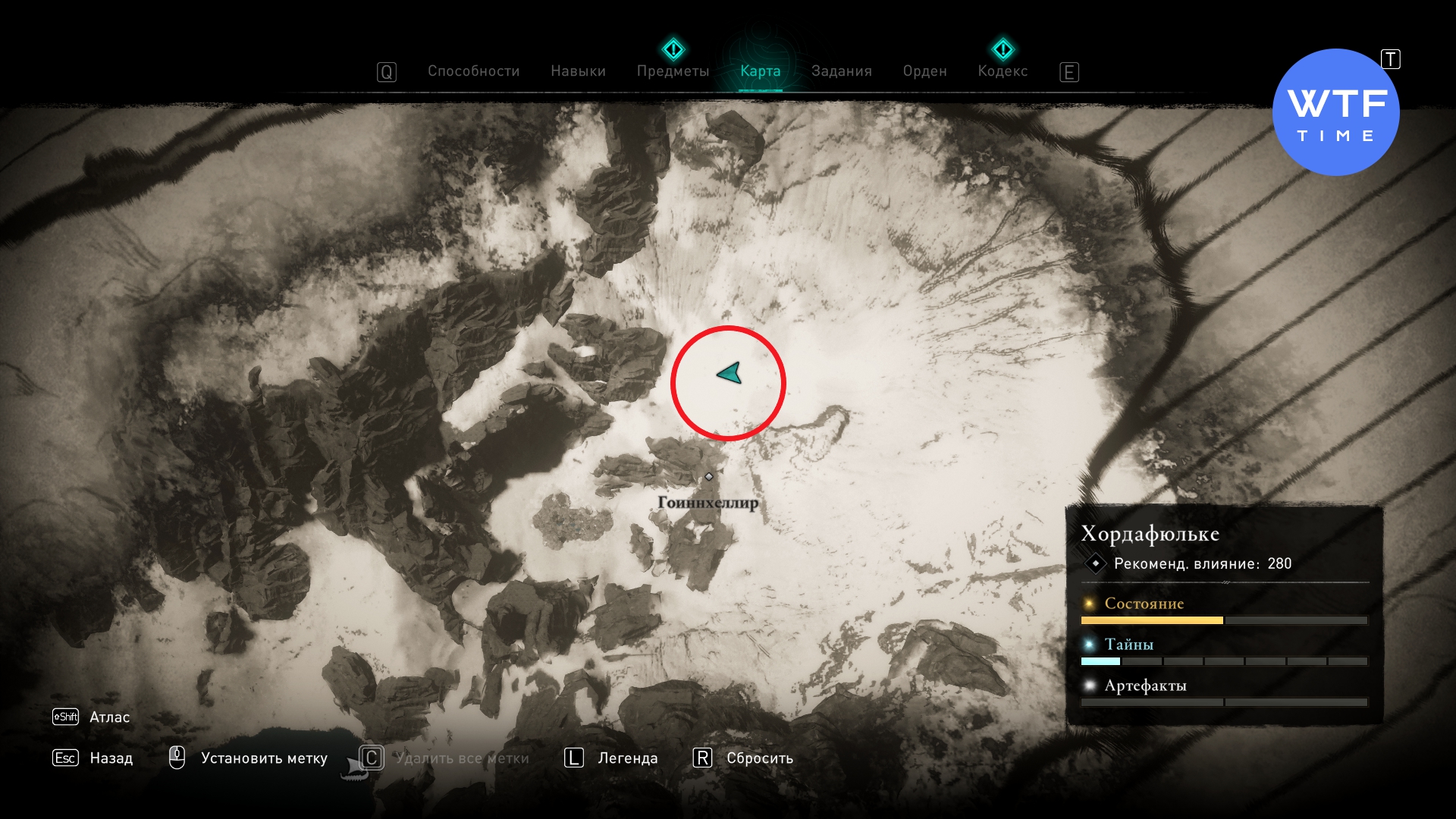Open the Кодекс tab
This screenshot has width=1456, height=819.
(x=1003, y=71)
